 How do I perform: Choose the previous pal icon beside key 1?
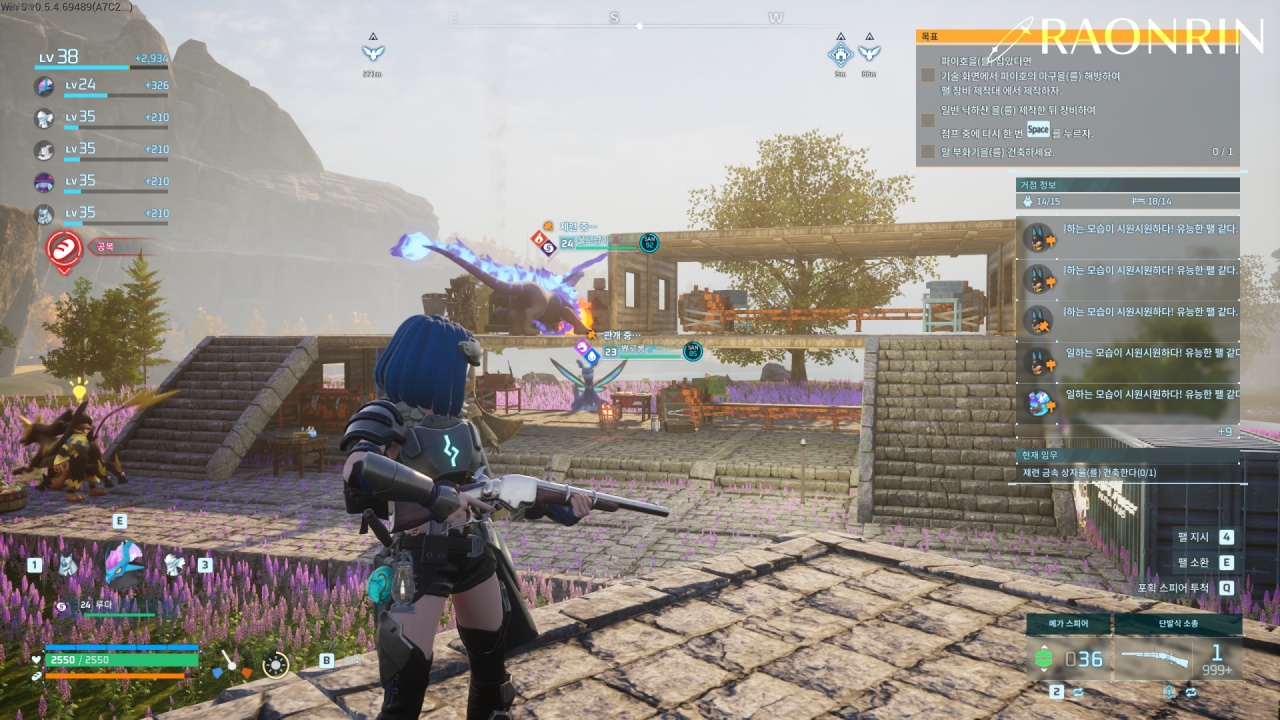[x=67, y=565]
